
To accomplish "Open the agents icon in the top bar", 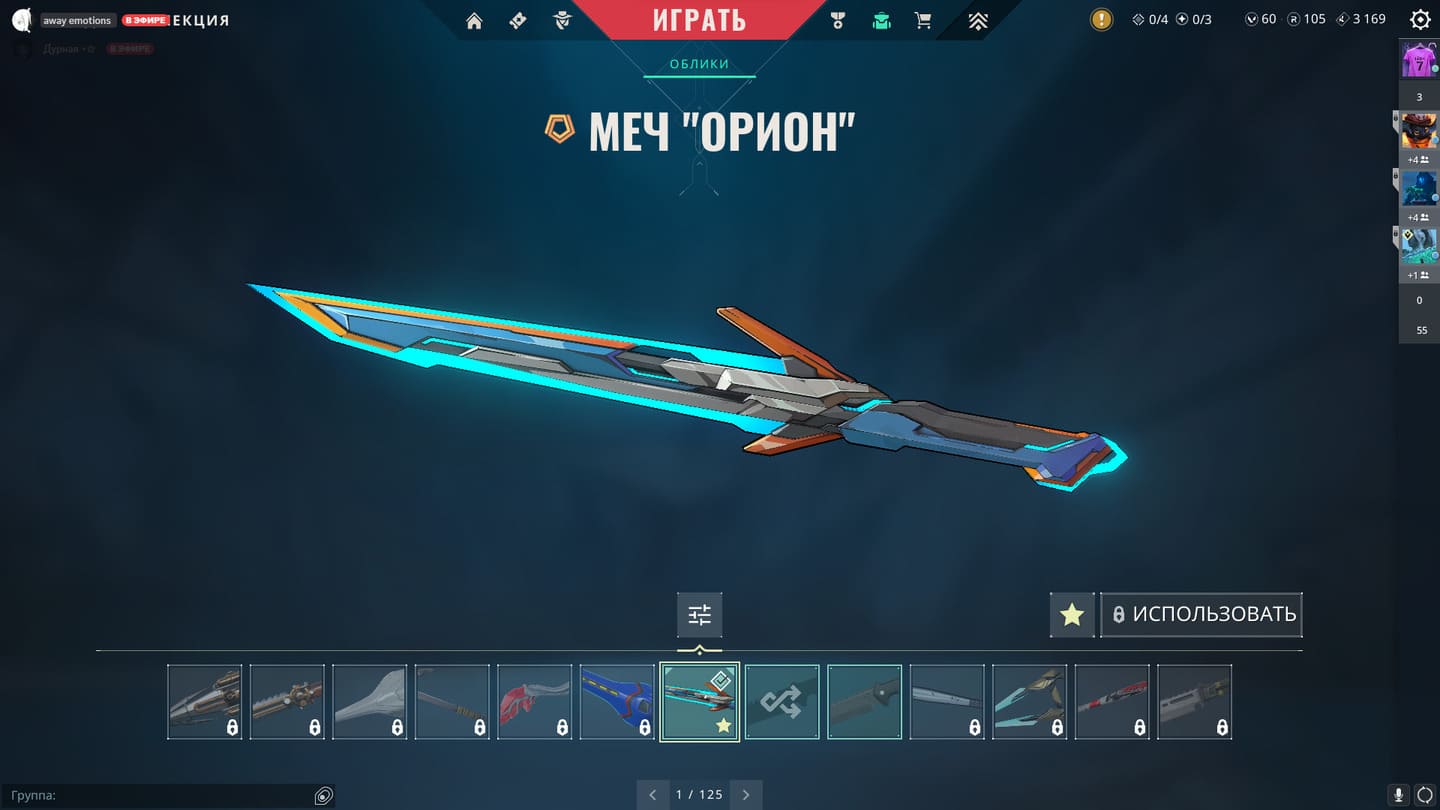I will point(562,21).
